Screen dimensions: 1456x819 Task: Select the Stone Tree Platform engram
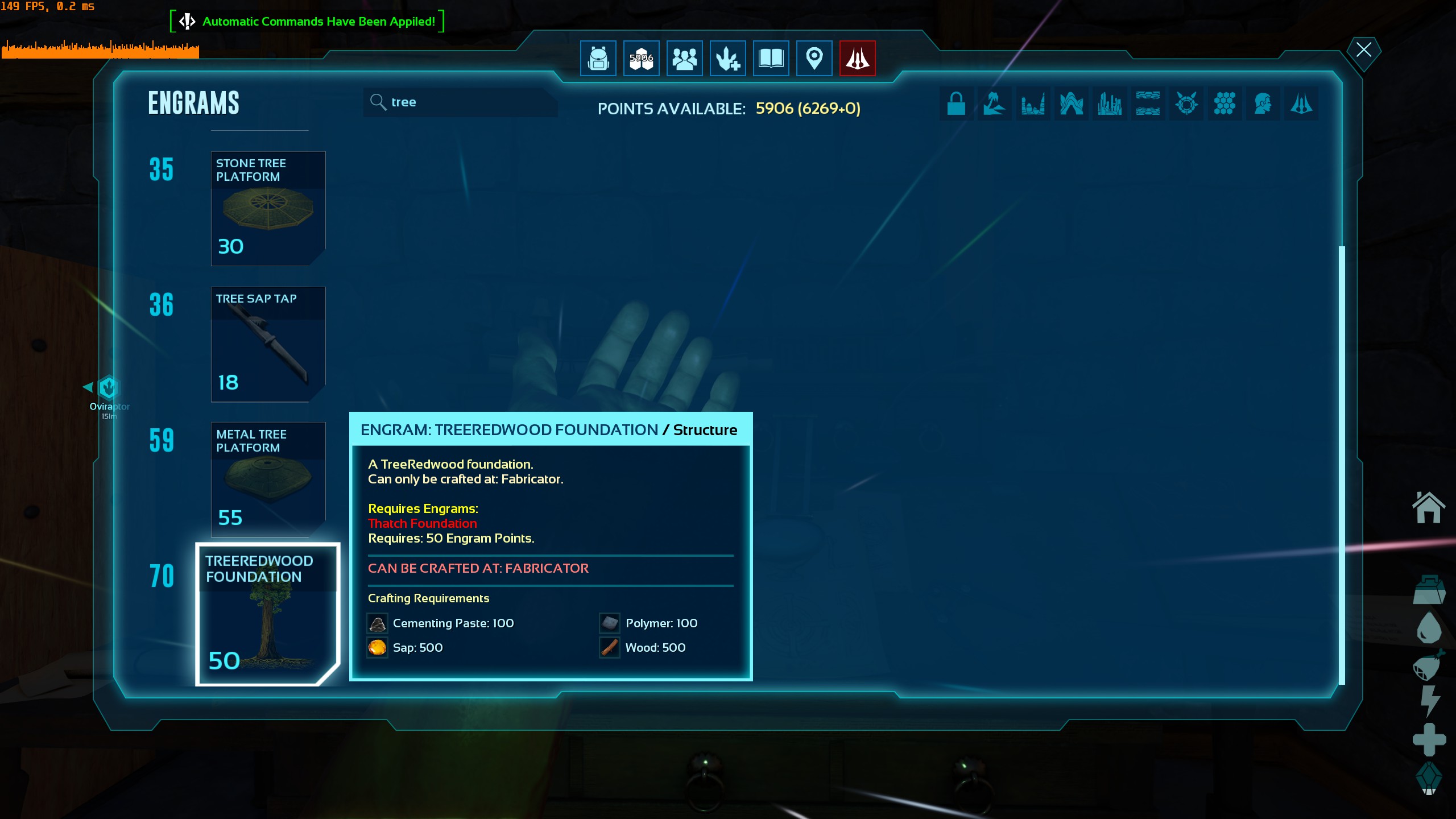point(268,208)
